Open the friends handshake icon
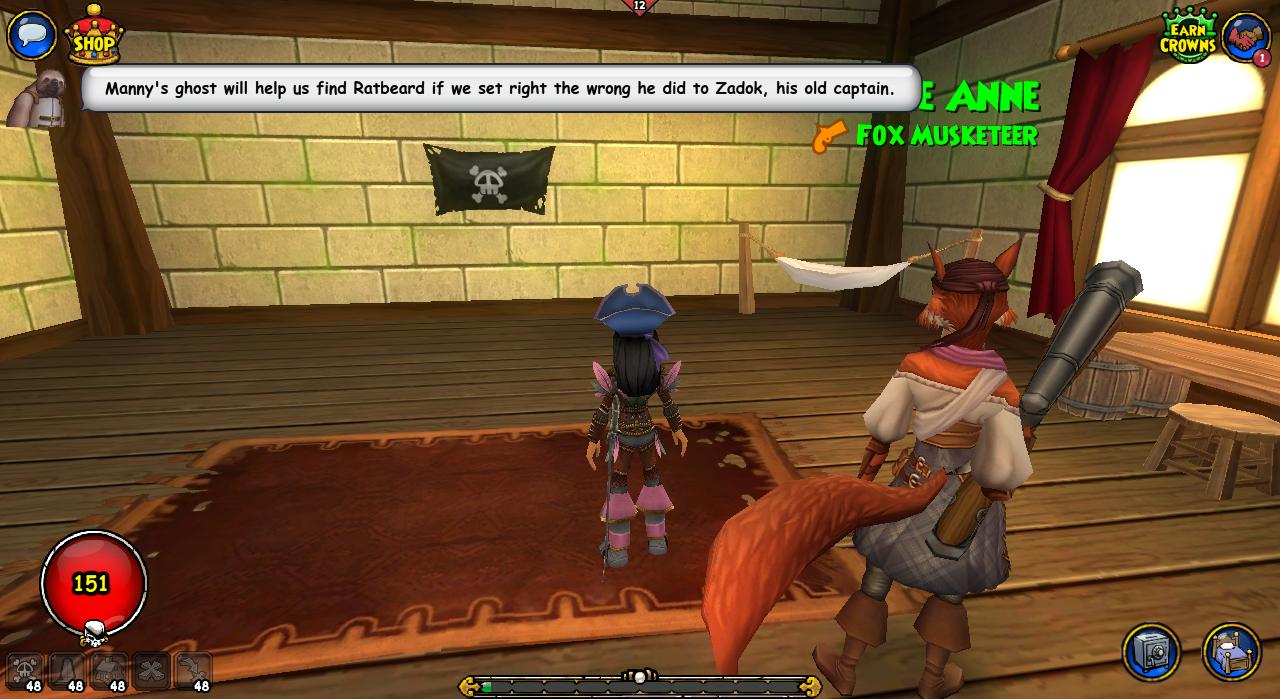Screen dimensions: 1280x699 [x=1244, y=37]
